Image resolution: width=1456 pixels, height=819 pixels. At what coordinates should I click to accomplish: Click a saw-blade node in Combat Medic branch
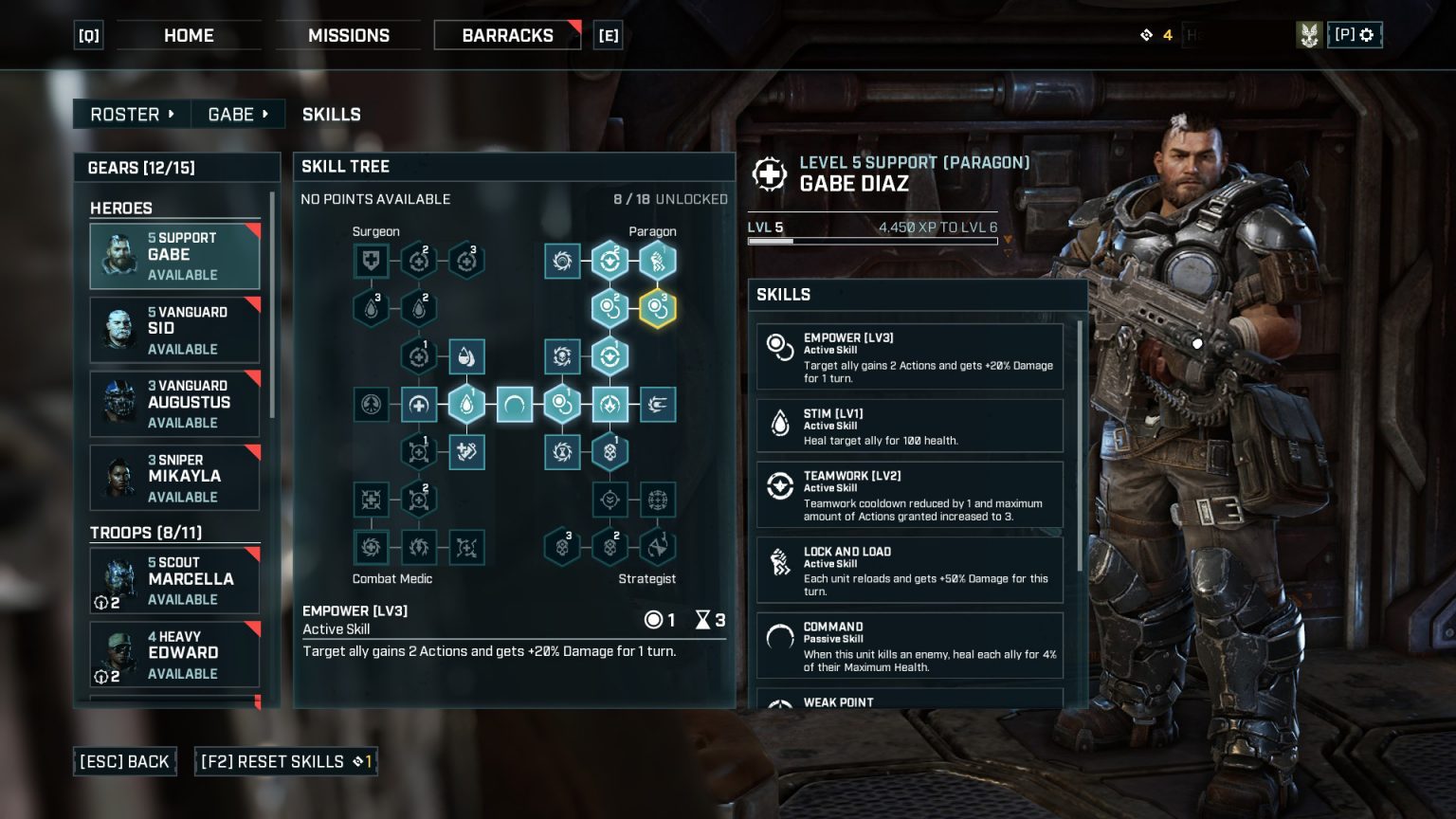tap(372, 547)
